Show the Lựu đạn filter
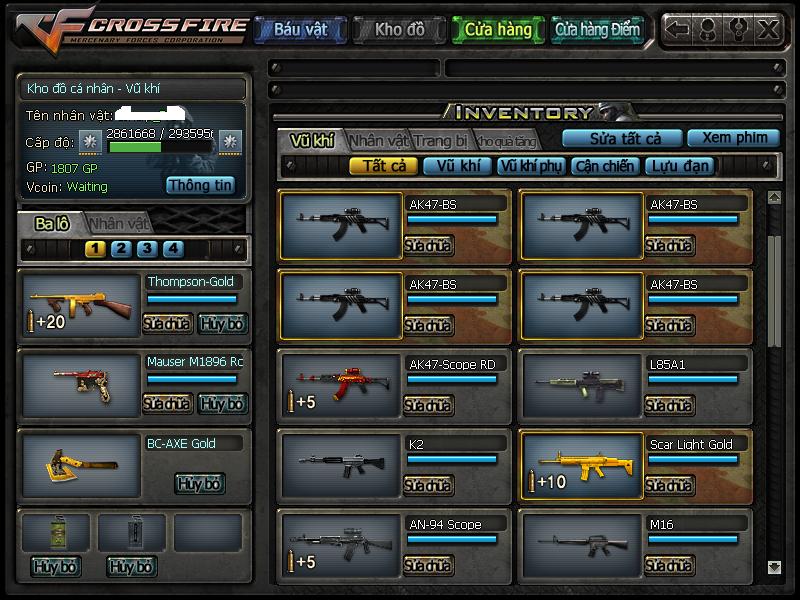Image resolution: width=800 pixels, height=600 pixels. pyautogui.click(x=679, y=166)
